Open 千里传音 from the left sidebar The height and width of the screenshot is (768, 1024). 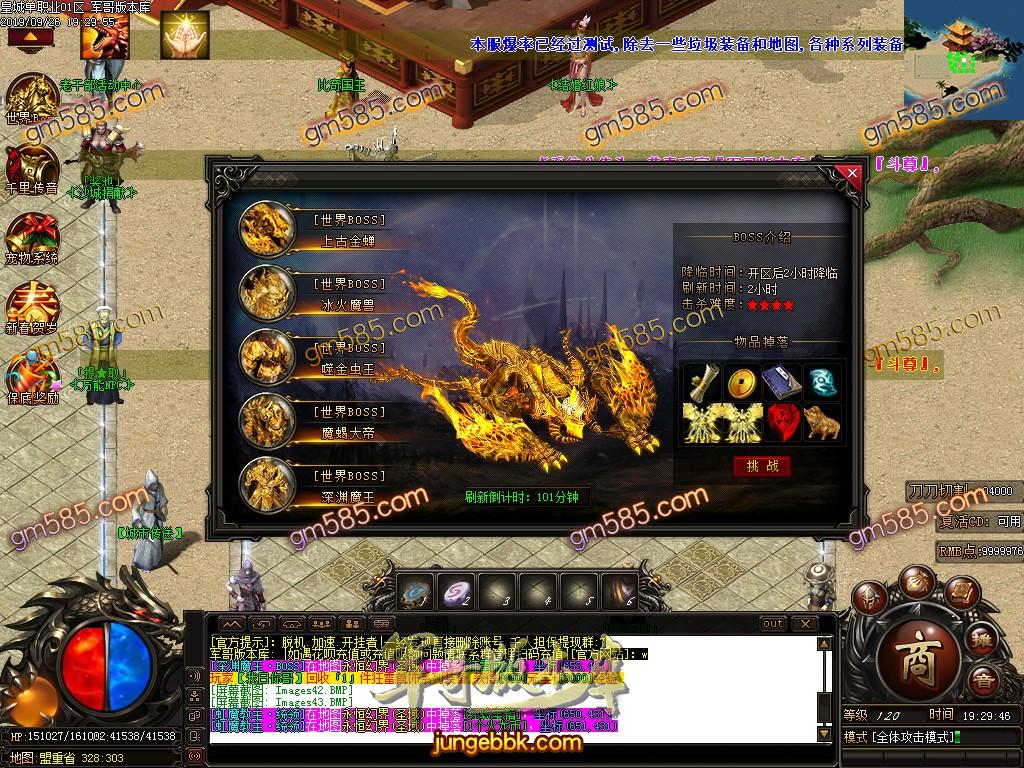click(x=32, y=168)
